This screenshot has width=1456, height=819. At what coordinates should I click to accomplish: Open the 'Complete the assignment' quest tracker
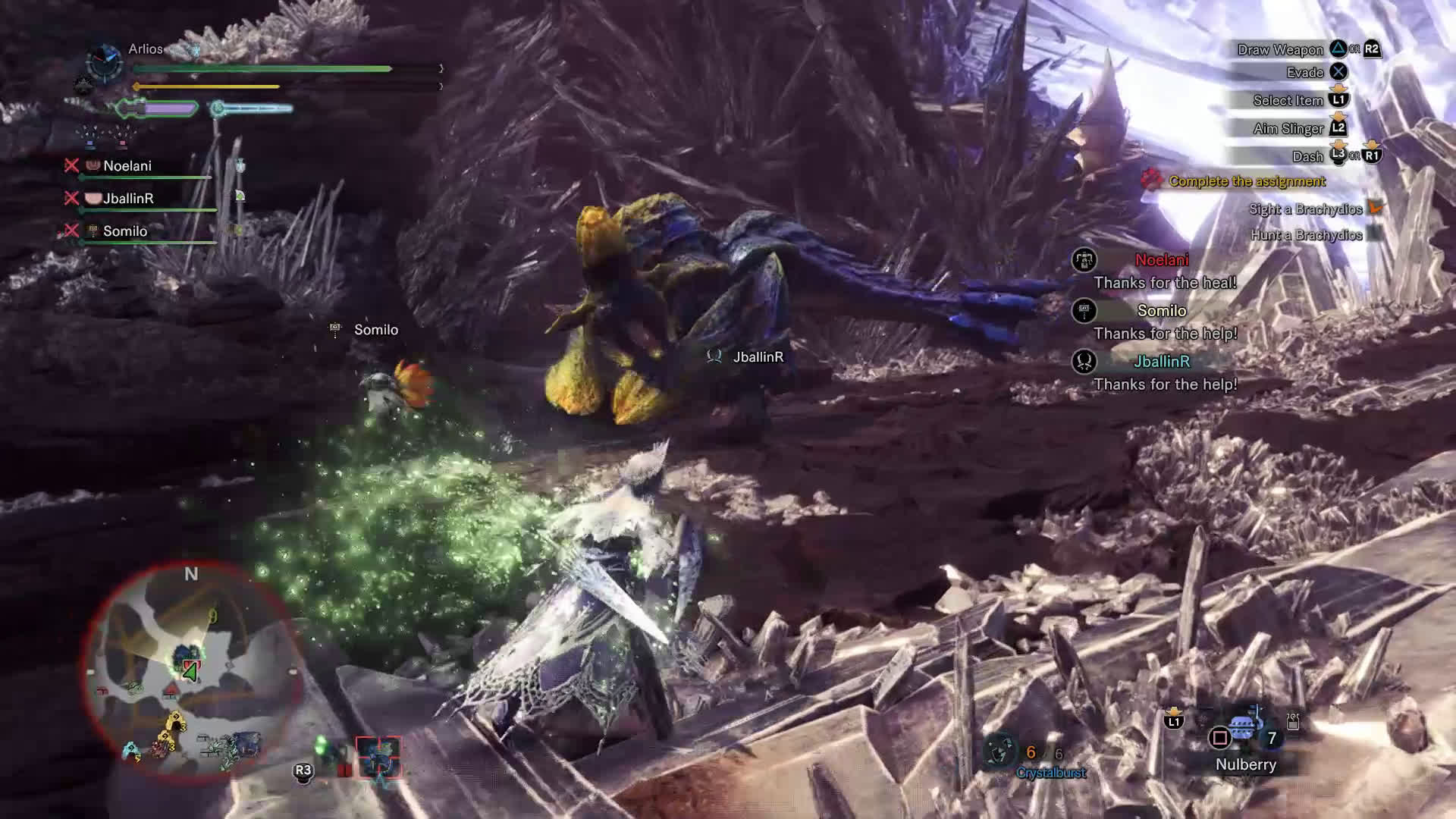tap(1246, 181)
